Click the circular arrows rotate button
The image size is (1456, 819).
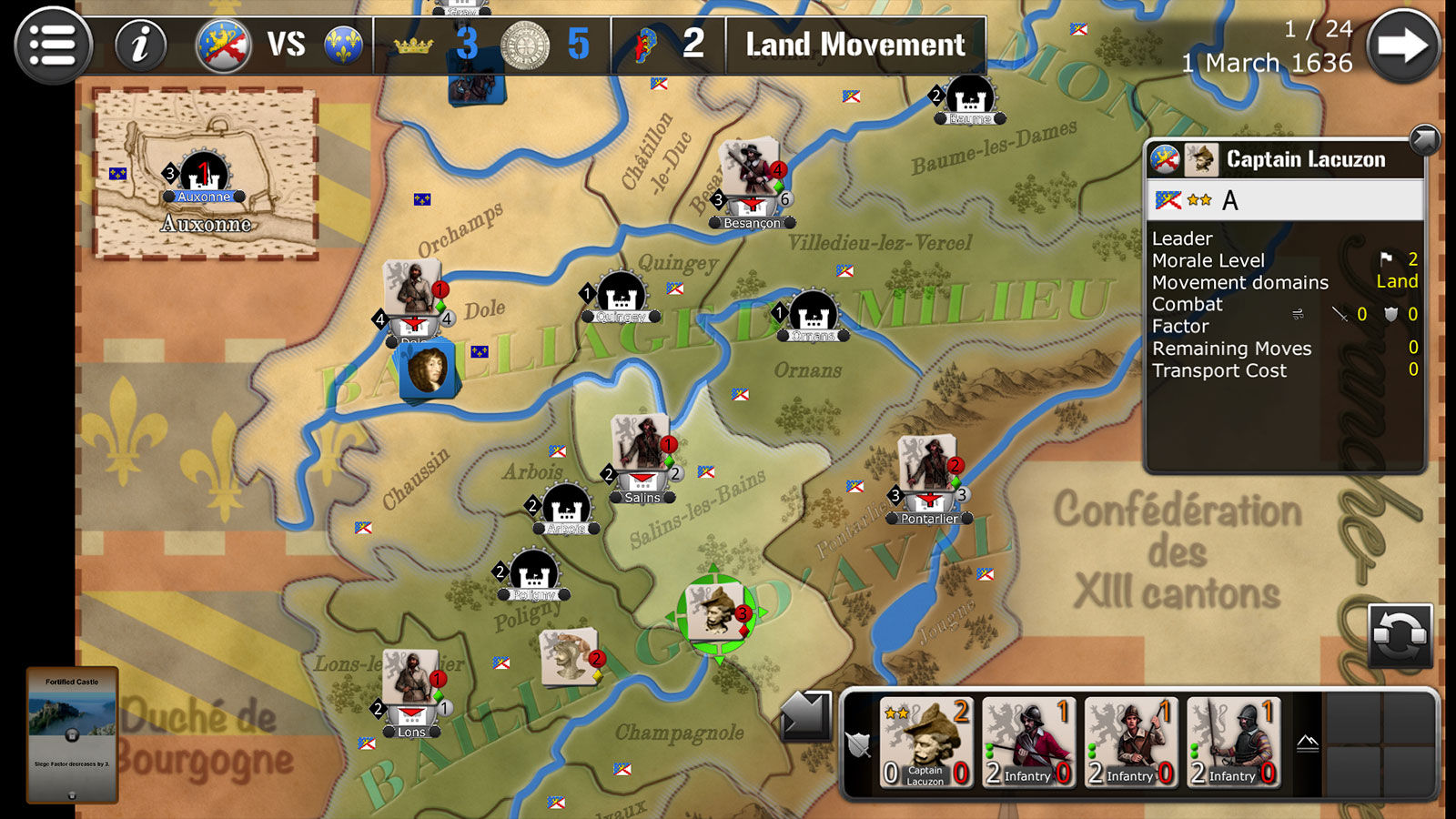pyautogui.click(x=1400, y=634)
